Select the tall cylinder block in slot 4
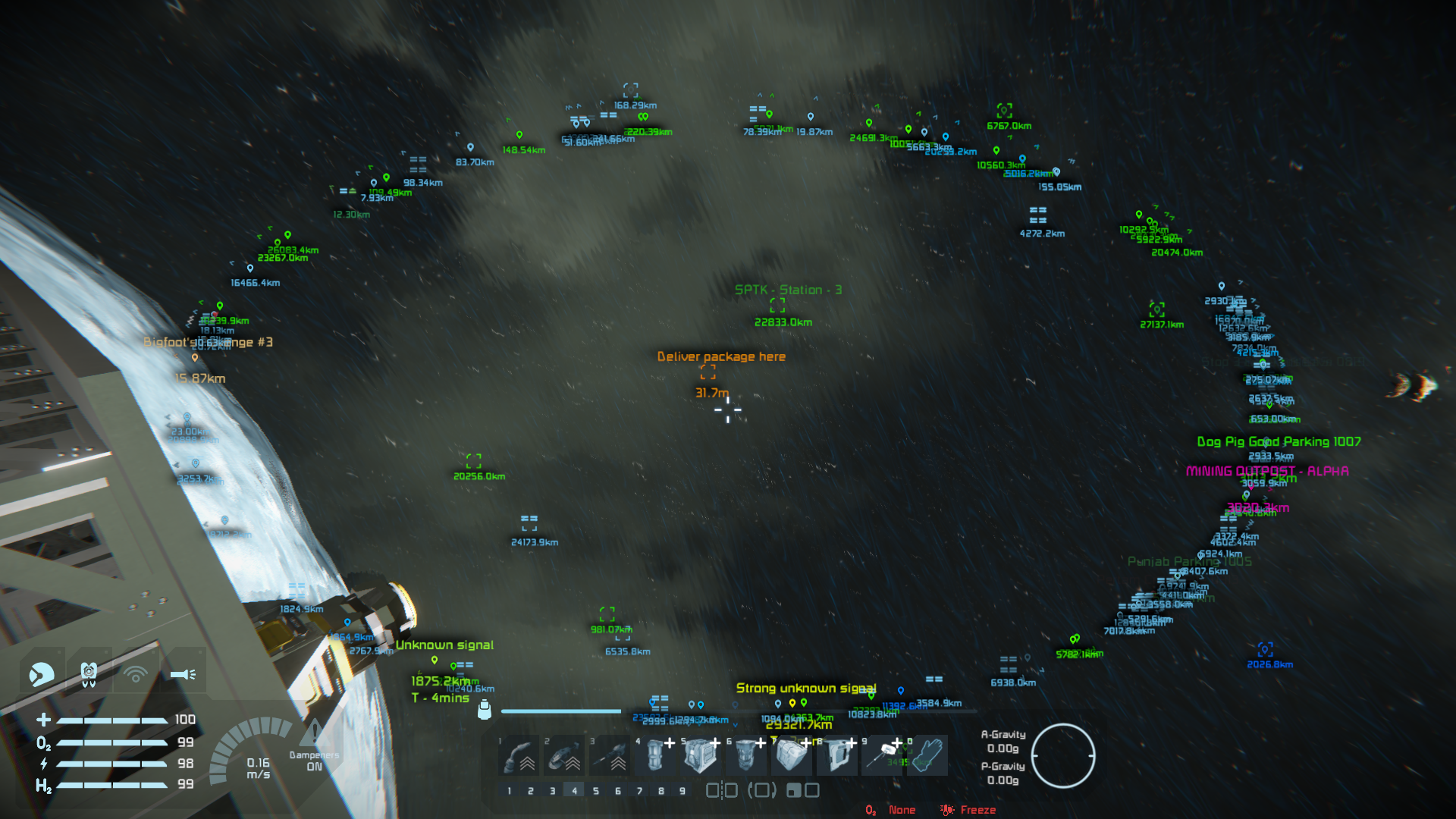The width and height of the screenshot is (1456, 819). pyautogui.click(x=655, y=755)
